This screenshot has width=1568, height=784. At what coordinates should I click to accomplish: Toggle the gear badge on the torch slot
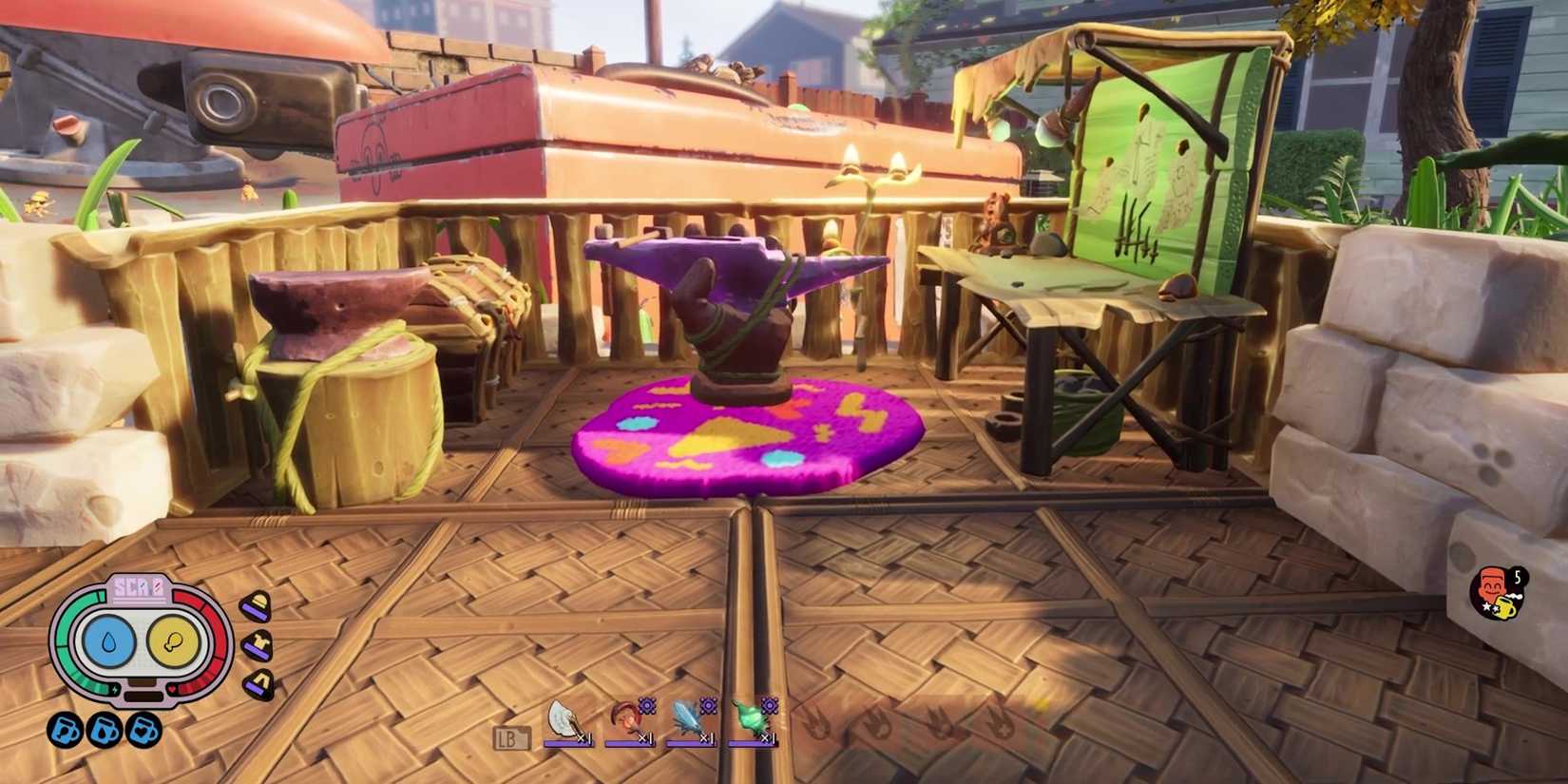click(x=647, y=707)
